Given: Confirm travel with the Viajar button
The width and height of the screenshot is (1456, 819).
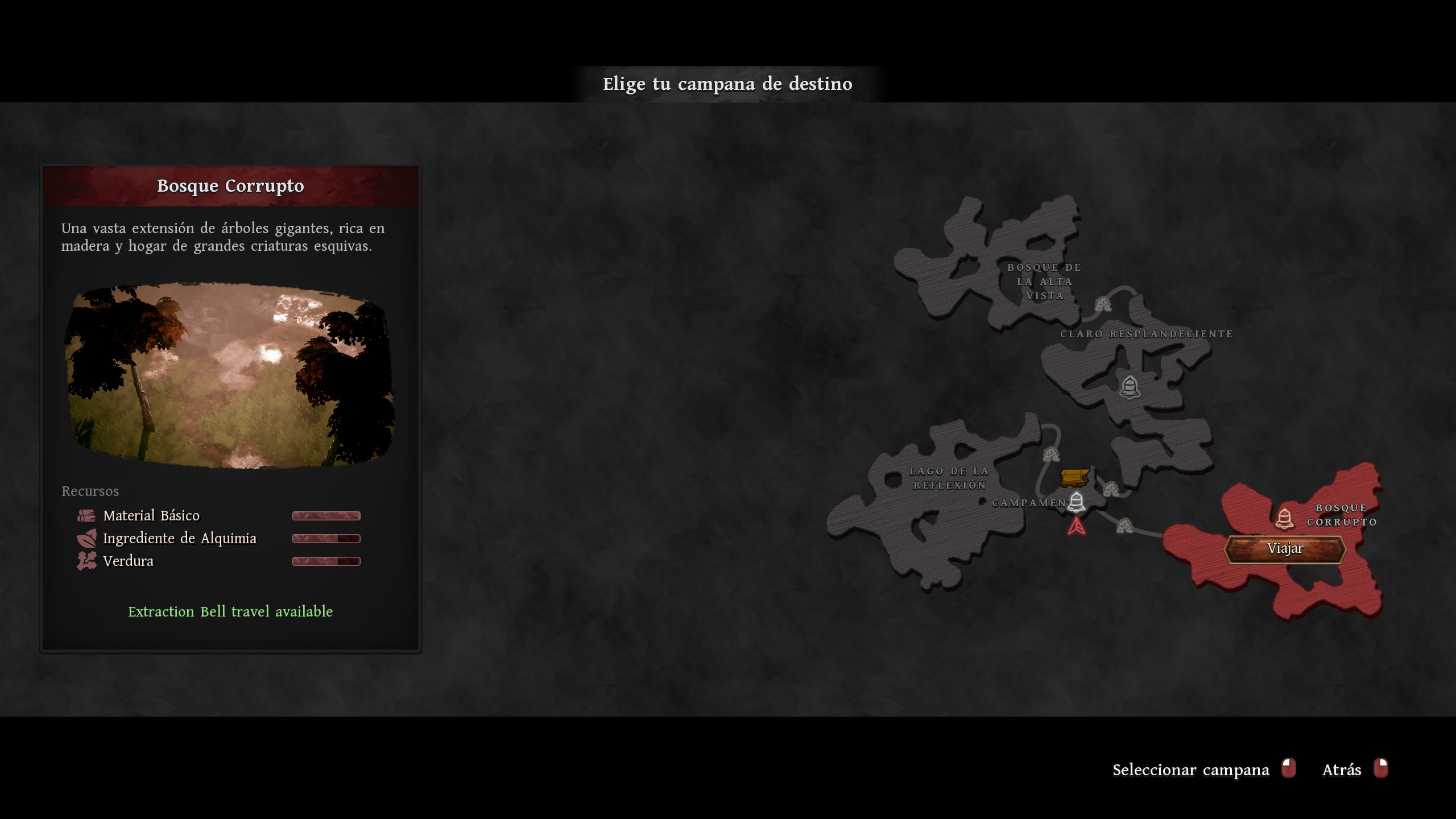Looking at the screenshot, I should point(1285,549).
